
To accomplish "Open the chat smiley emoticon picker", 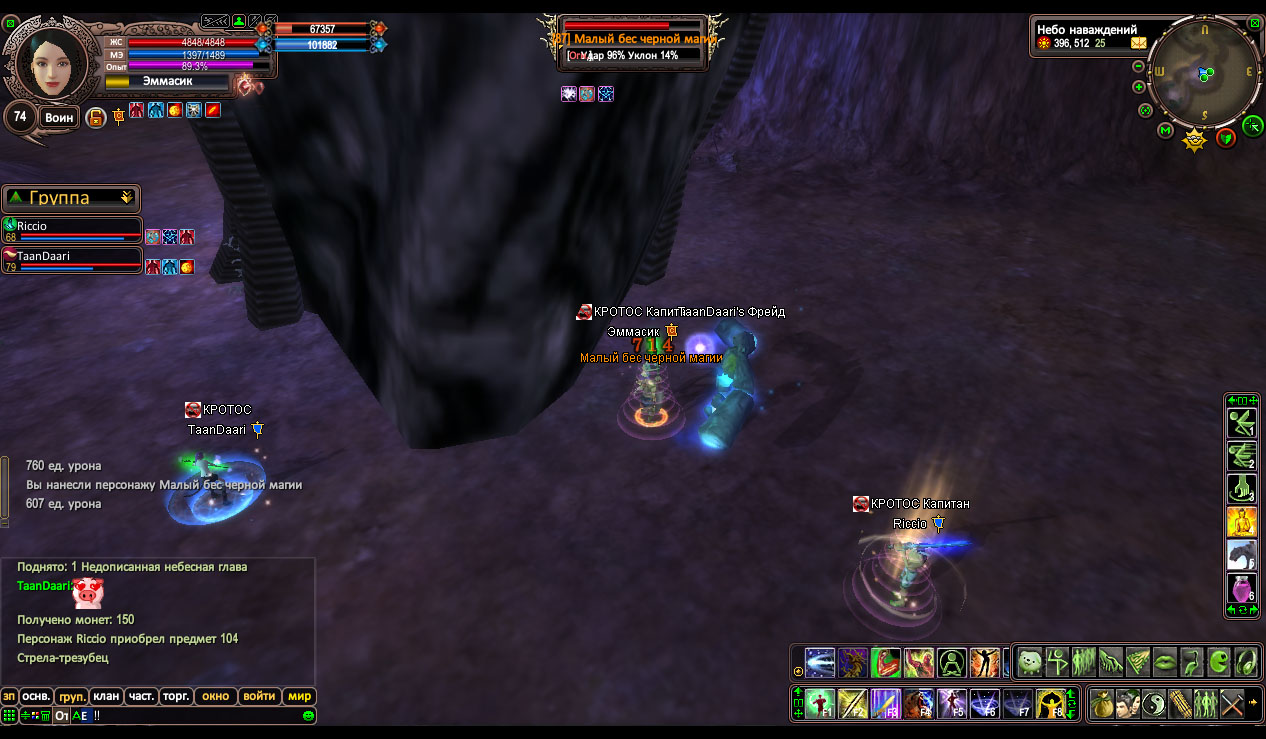I will [309, 716].
